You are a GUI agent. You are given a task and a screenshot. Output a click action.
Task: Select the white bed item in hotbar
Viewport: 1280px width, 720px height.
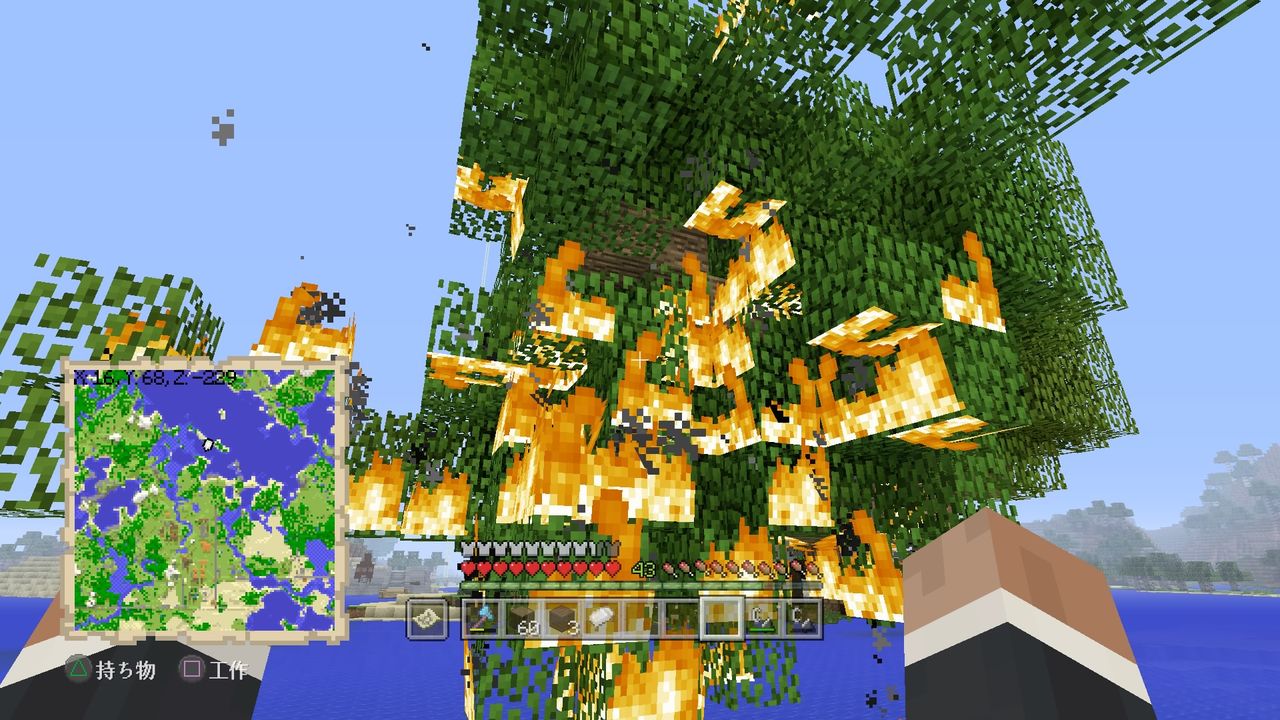coord(601,617)
